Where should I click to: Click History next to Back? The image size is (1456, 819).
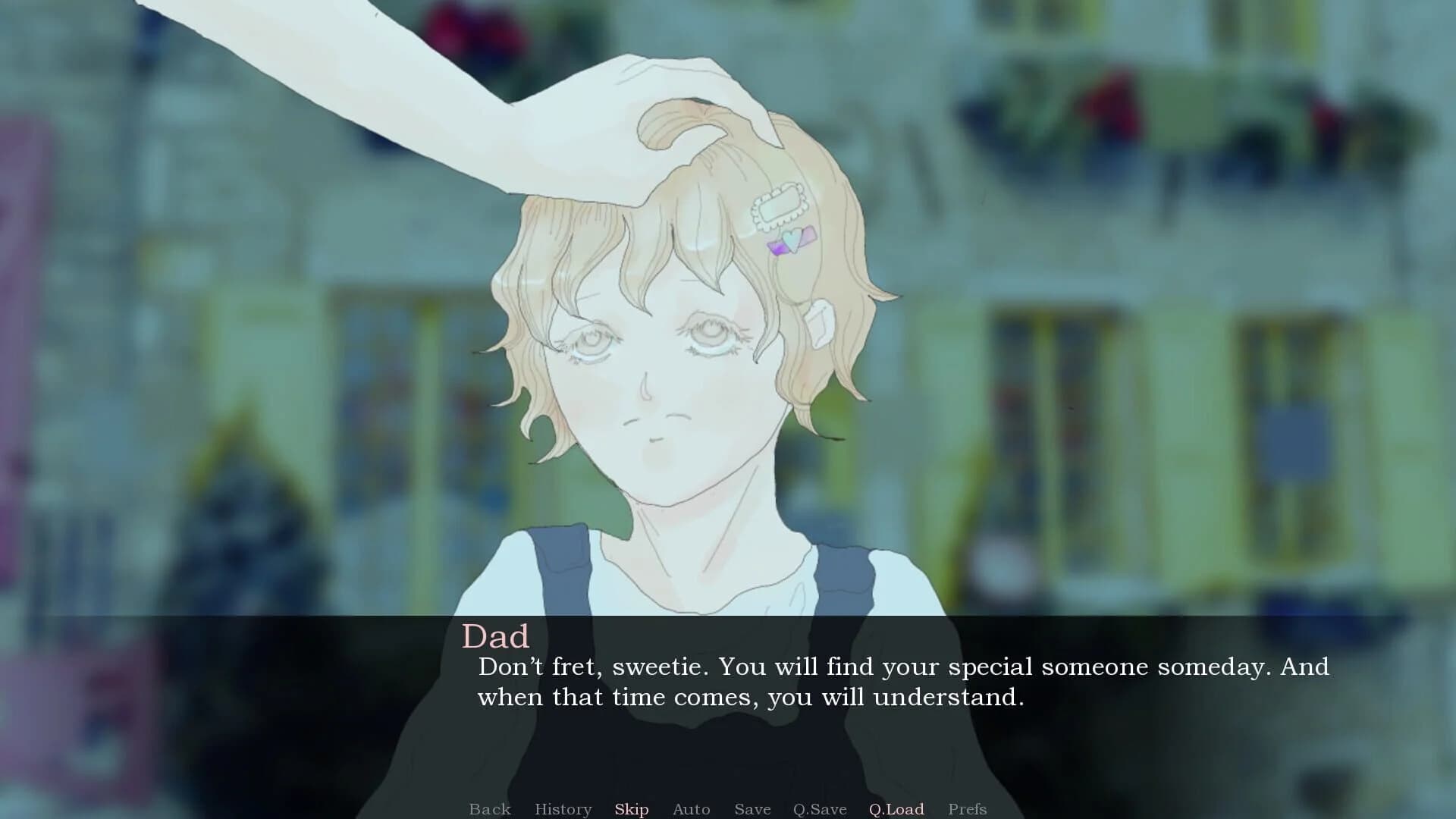pyautogui.click(x=563, y=809)
